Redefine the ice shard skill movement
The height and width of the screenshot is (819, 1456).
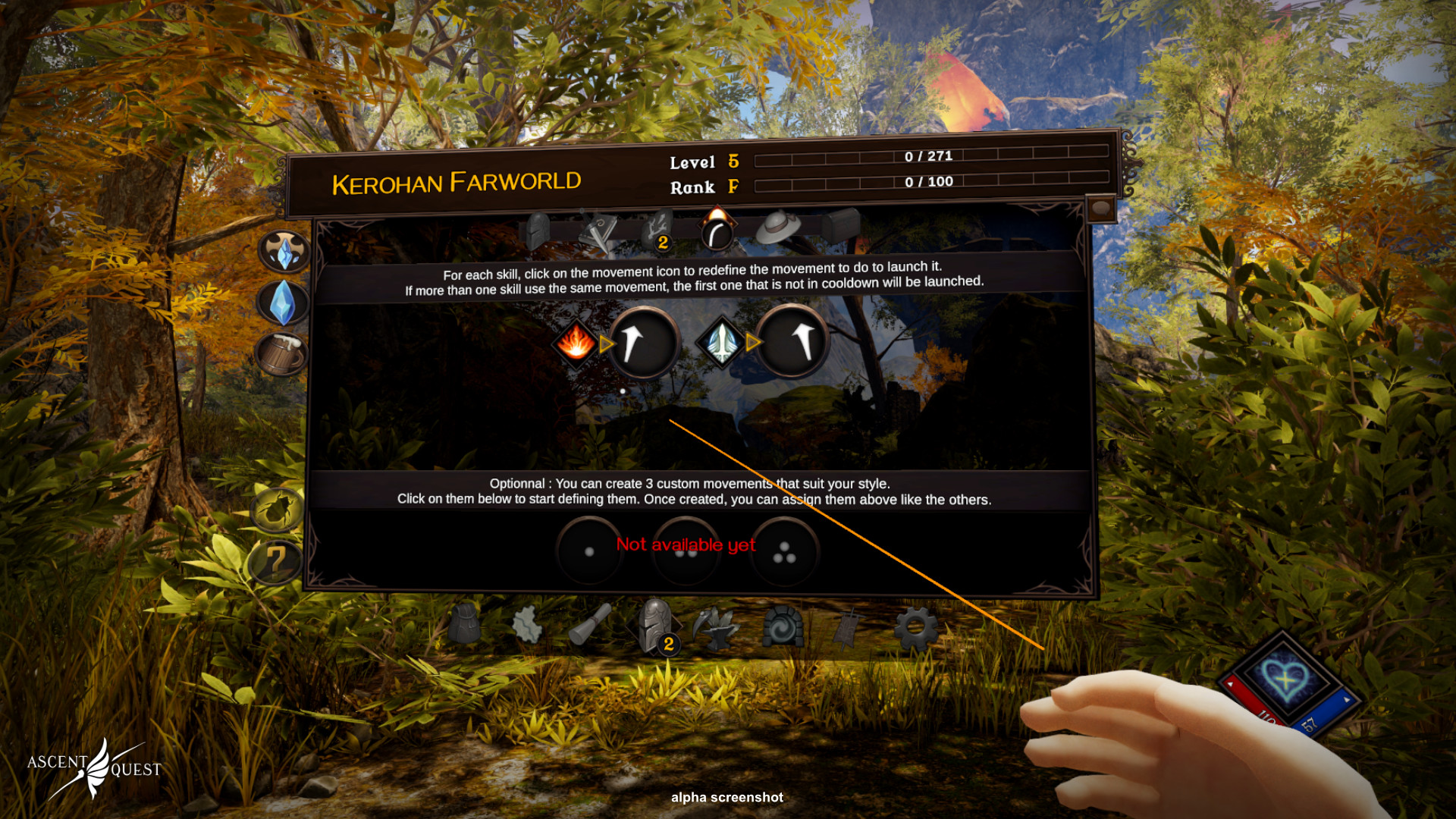click(x=792, y=341)
